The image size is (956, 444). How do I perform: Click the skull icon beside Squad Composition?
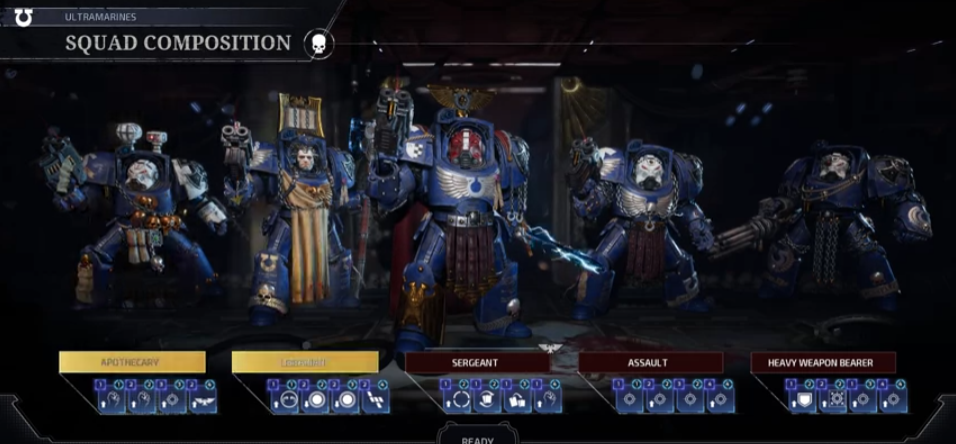coord(318,44)
